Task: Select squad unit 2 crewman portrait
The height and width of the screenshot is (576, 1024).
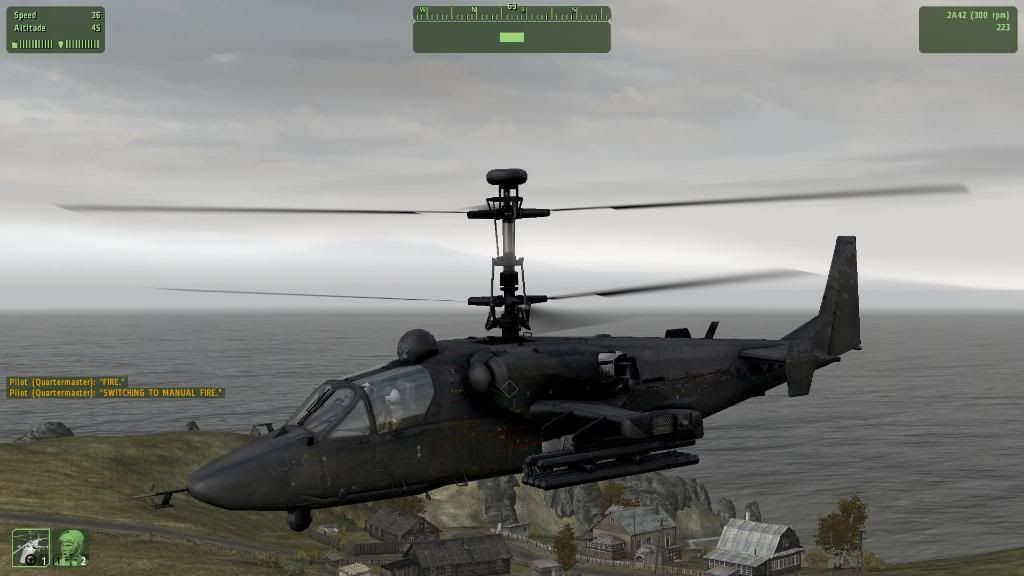Action: coord(71,546)
